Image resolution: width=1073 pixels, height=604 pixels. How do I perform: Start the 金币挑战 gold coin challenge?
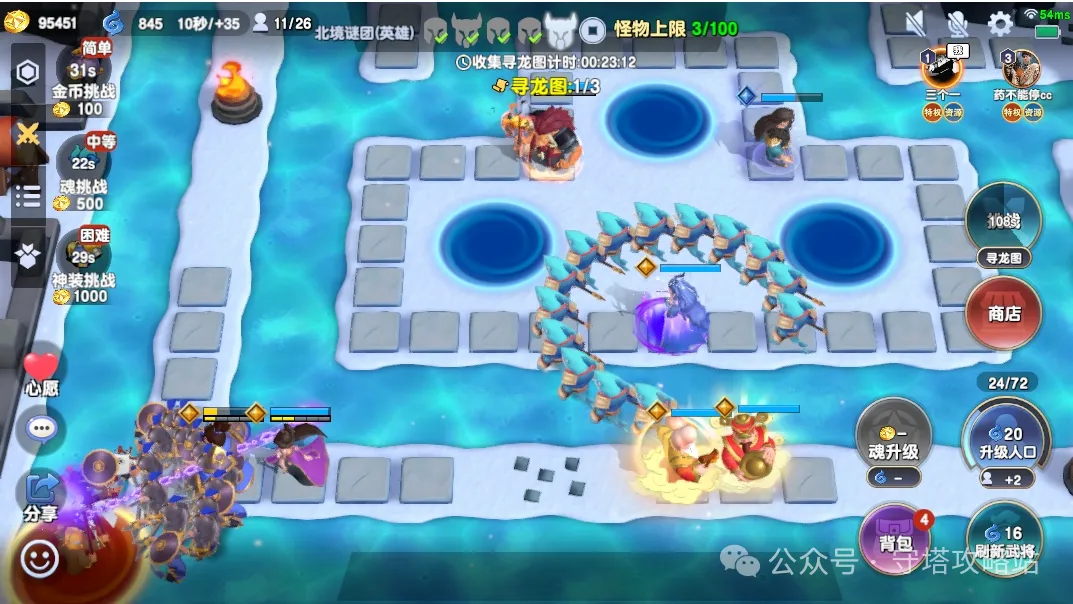click(83, 78)
